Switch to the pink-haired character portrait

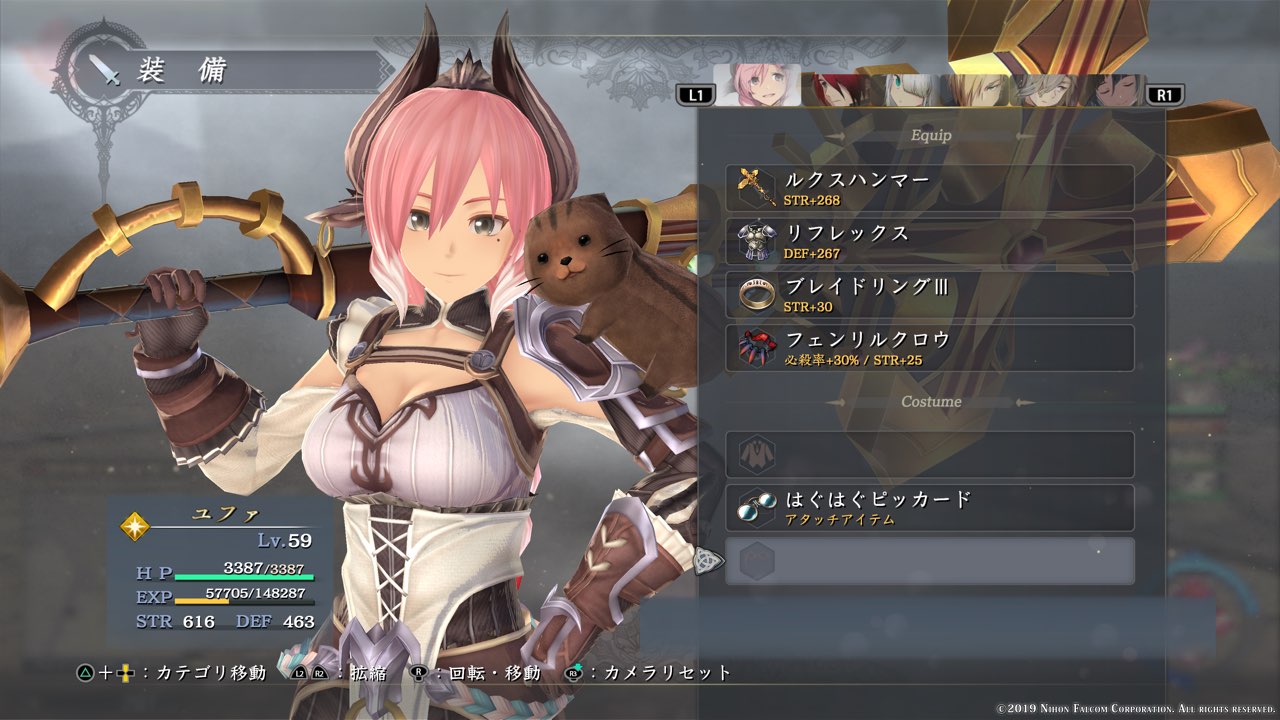pos(757,86)
